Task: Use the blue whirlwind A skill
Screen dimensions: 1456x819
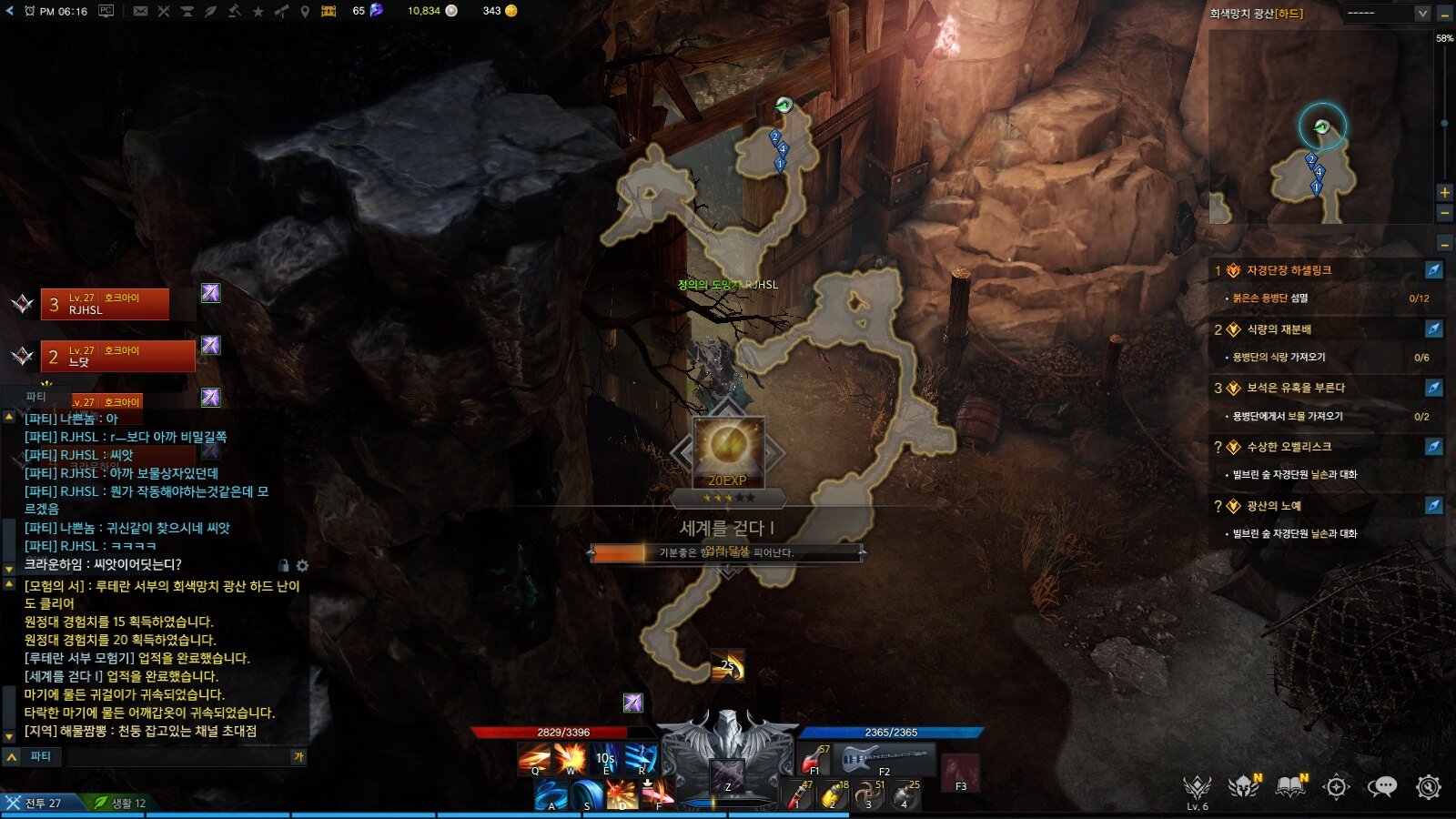Action: [x=551, y=794]
